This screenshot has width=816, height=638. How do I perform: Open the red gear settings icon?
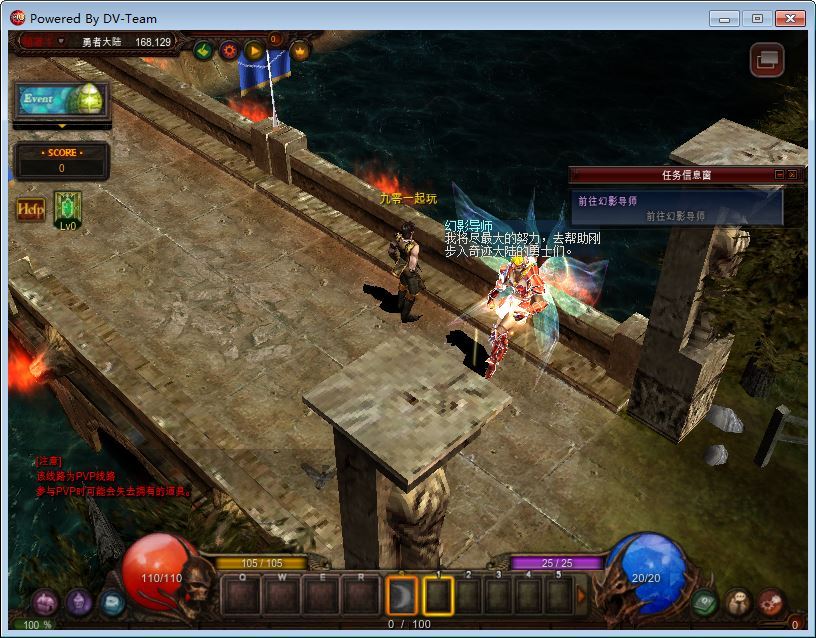pyautogui.click(x=229, y=50)
